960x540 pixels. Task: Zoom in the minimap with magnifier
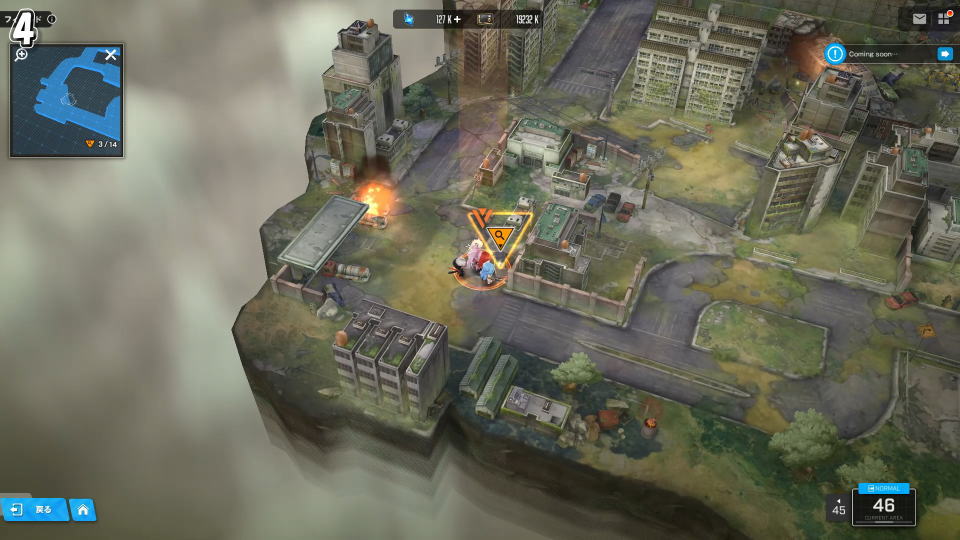21,54
